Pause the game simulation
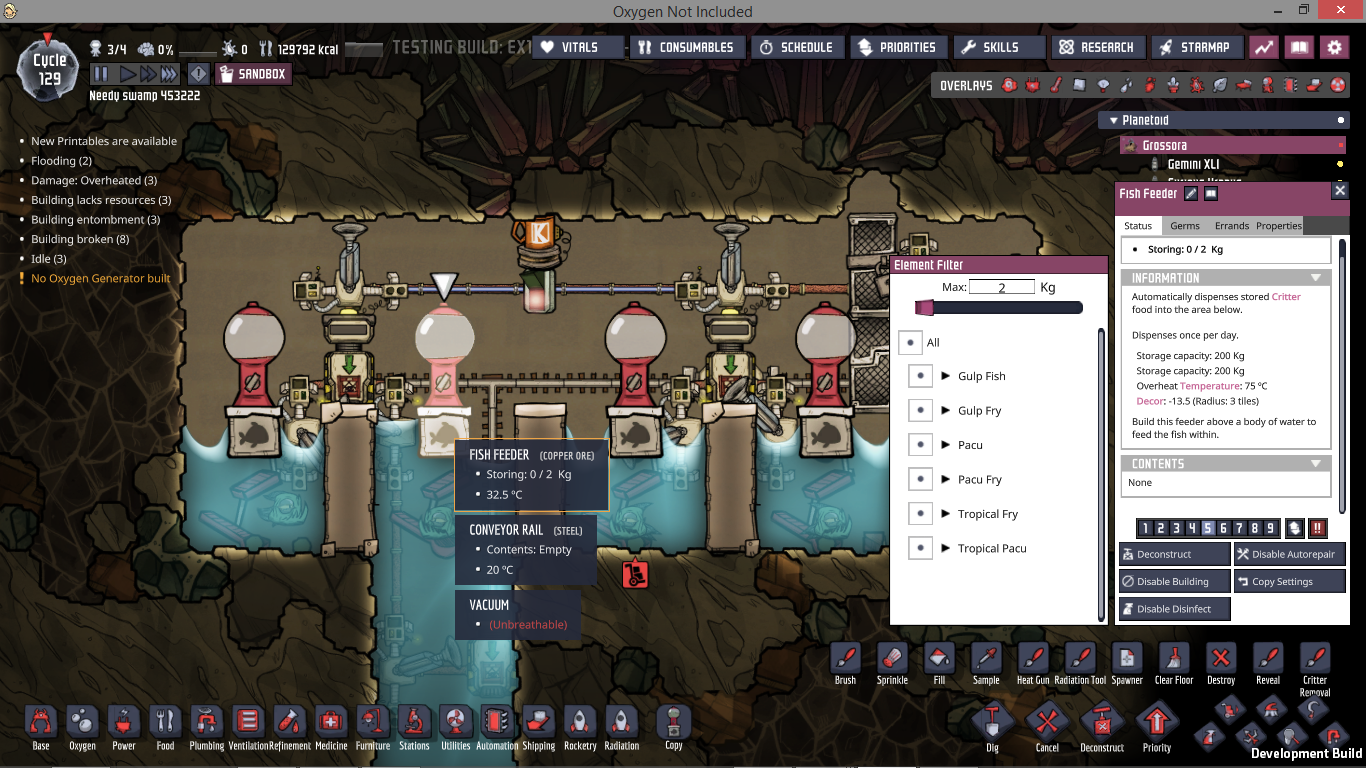 point(101,74)
